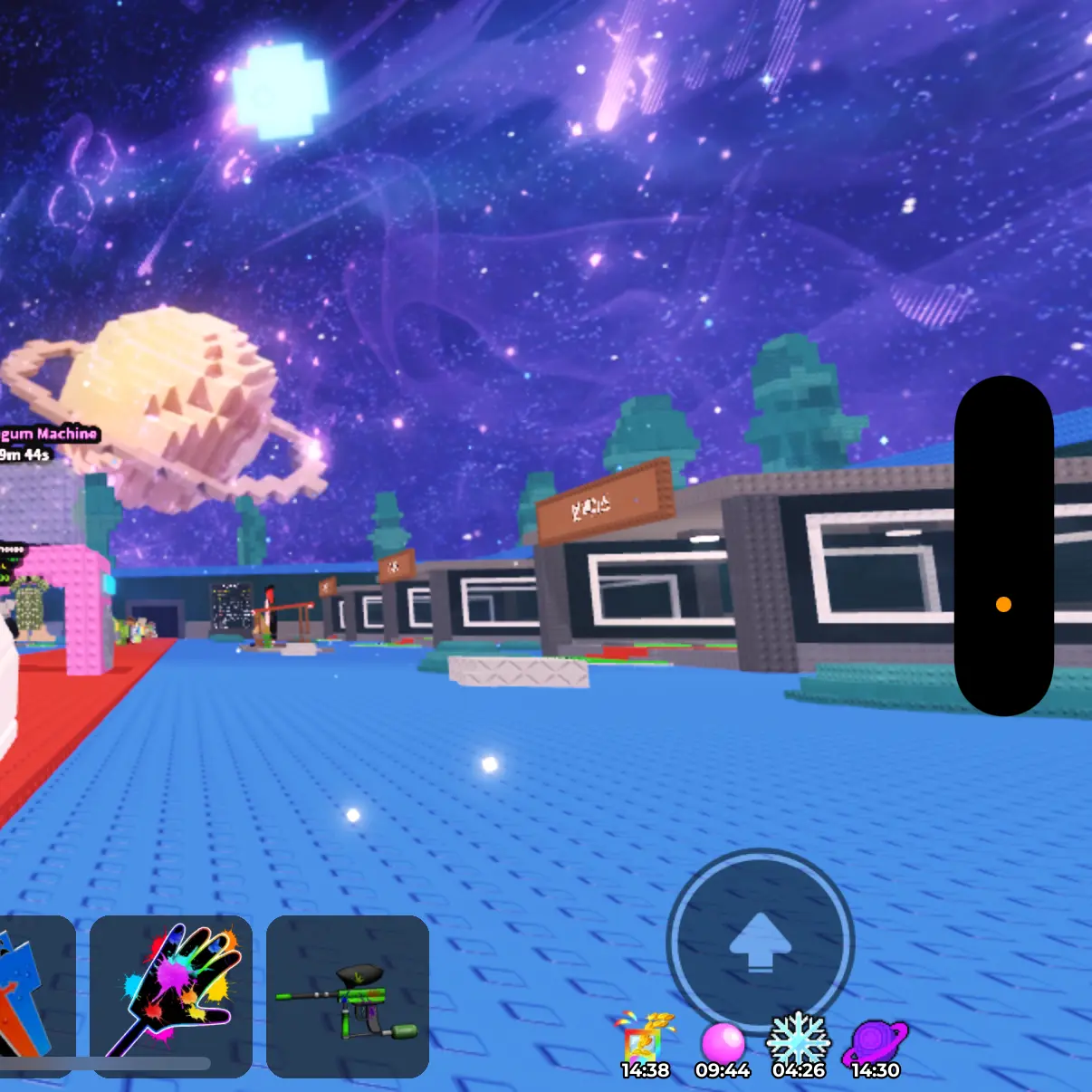
Task: Tap the jump arrow button
Action: coord(761,942)
